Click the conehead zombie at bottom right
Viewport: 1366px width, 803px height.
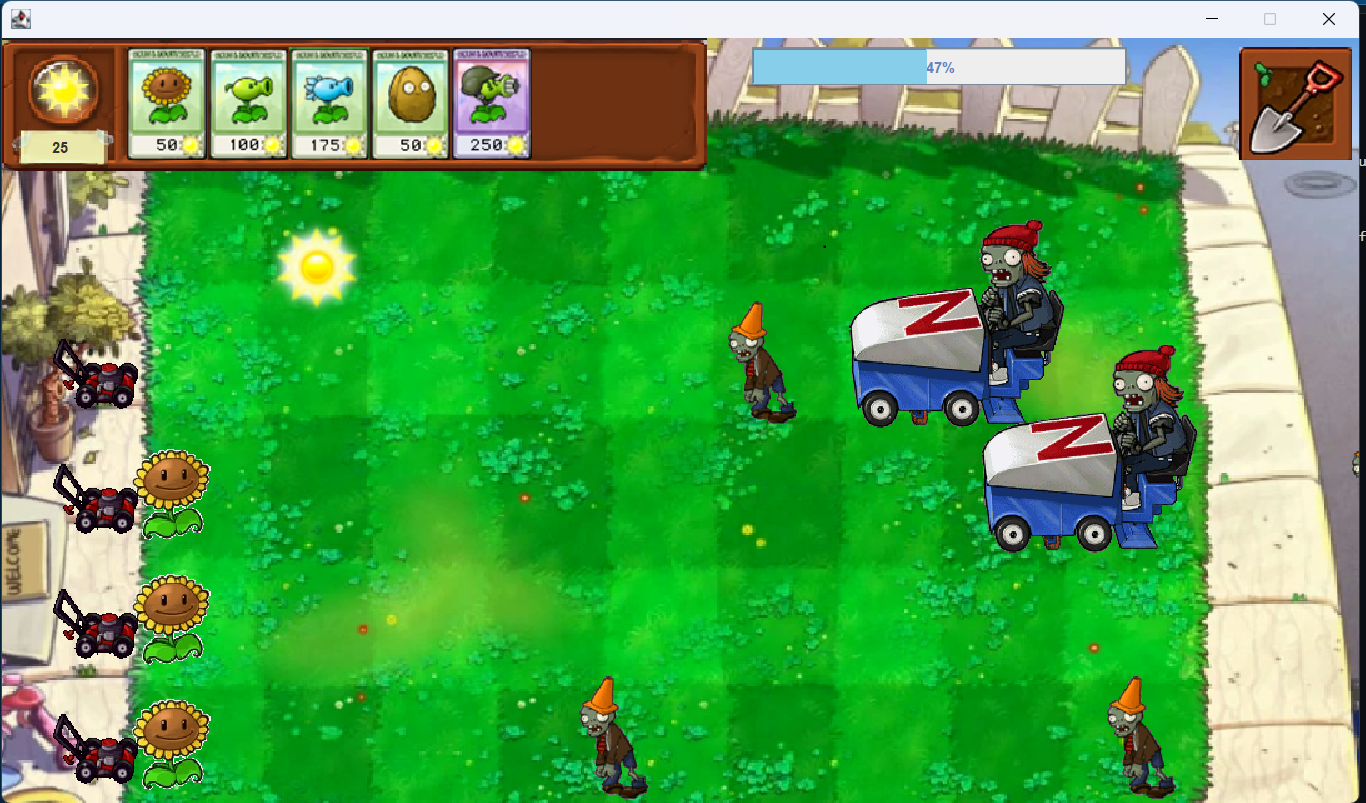1135,740
